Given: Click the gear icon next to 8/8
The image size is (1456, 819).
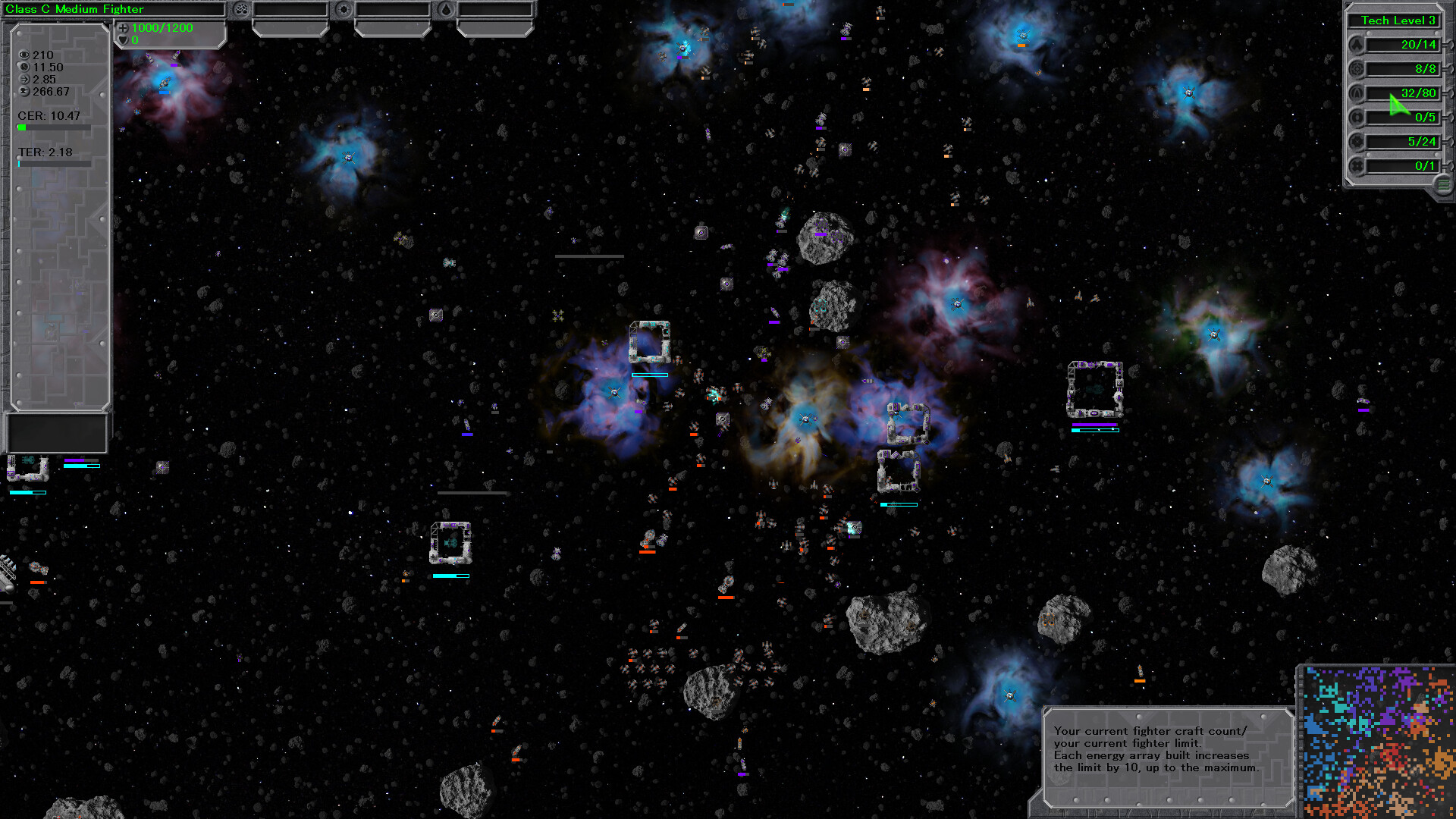Looking at the screenshot, I should click(1357, 69).
